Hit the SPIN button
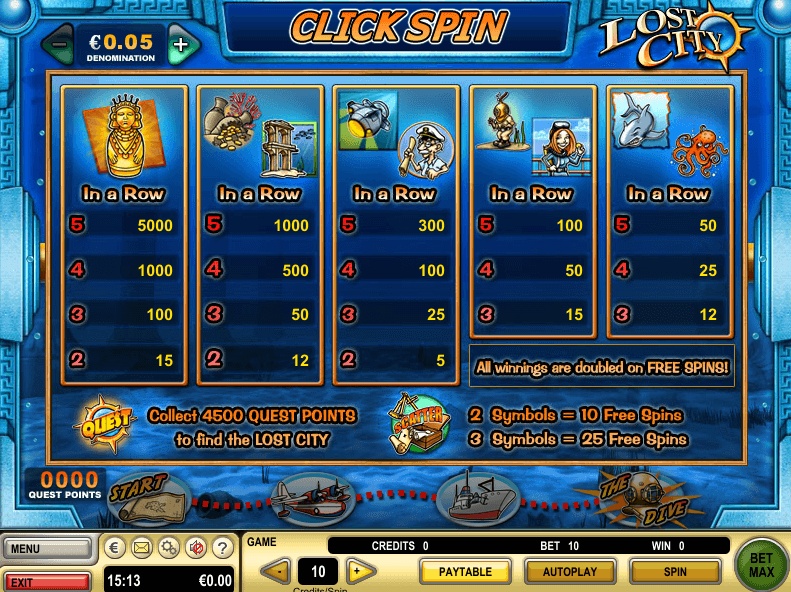This screenshot has width=791, height=592. click(675, 572)
